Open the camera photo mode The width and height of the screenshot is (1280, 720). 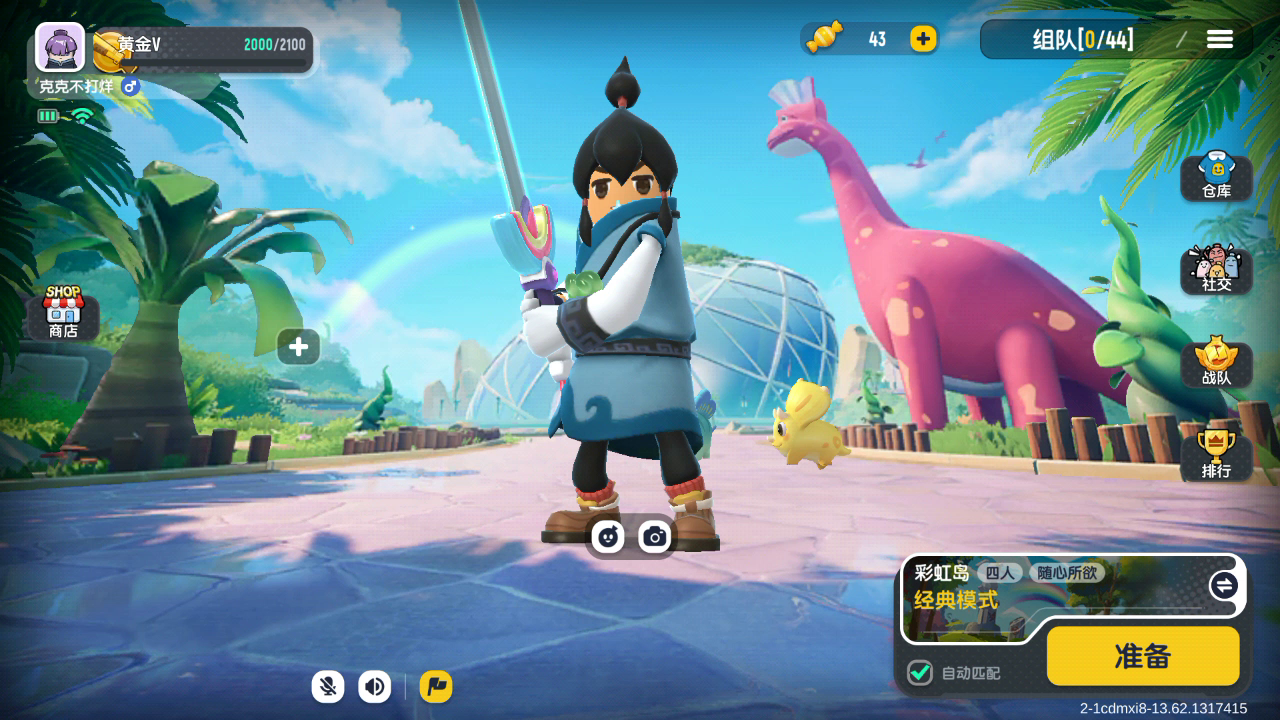tap(655, 537)
